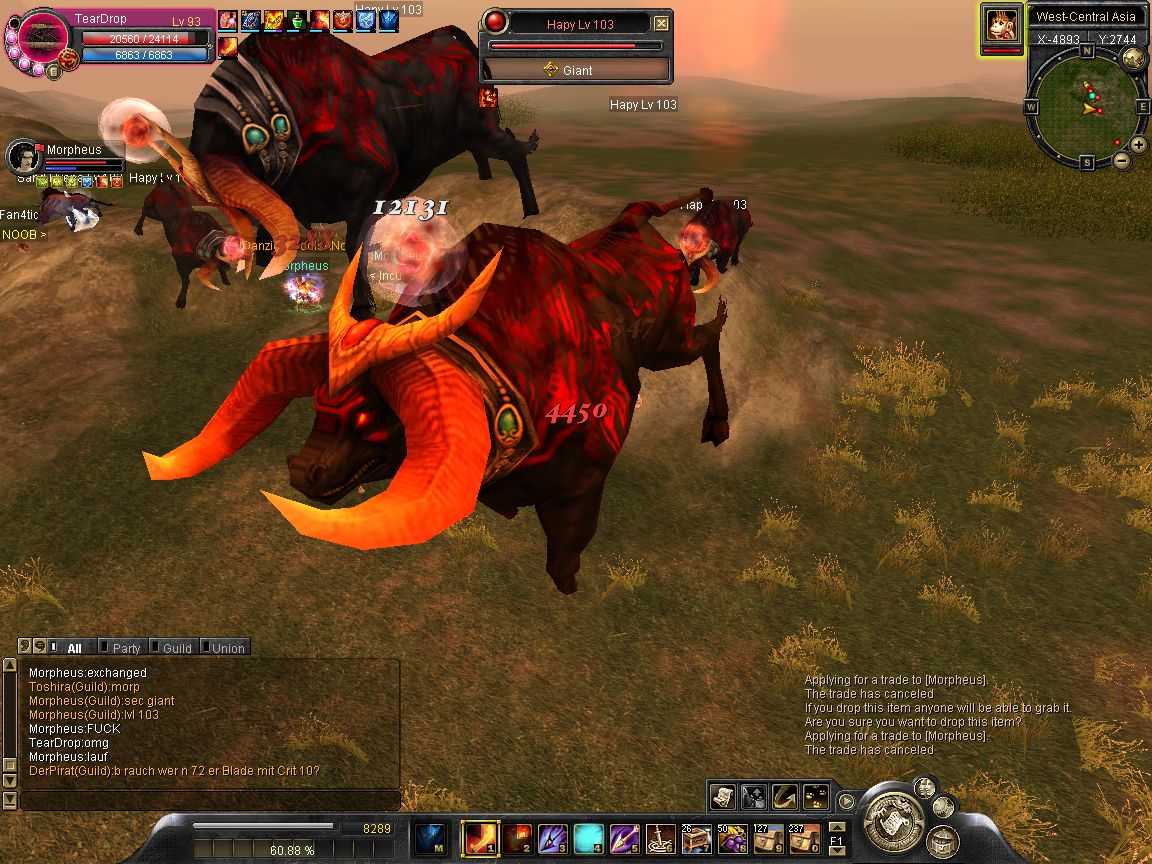Use the cyan glowing skill in slot 4
The width and height of the screenshot is (1152, 864).
(x=588, y=837)
